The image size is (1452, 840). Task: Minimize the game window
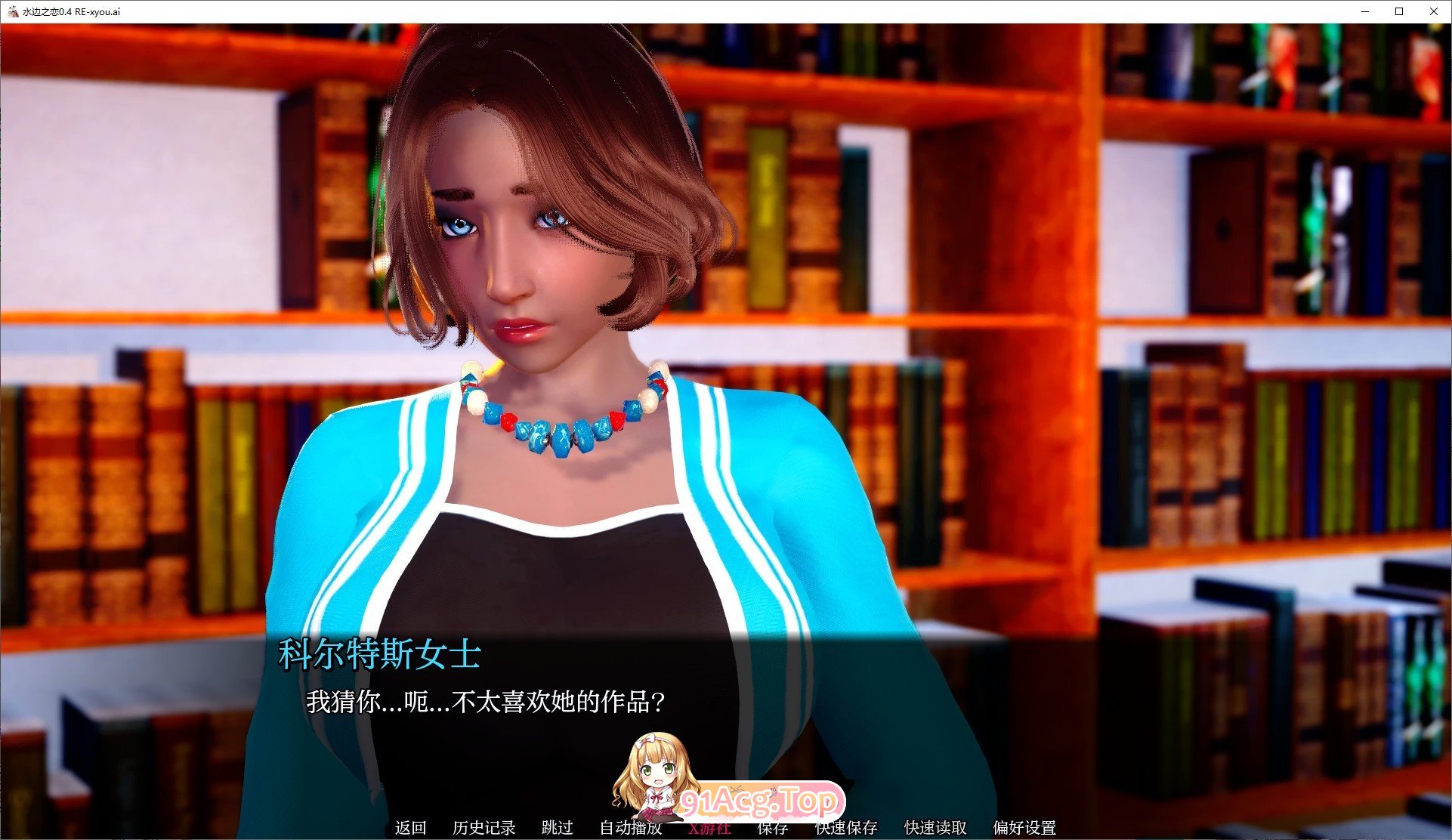click(1364, 11)
